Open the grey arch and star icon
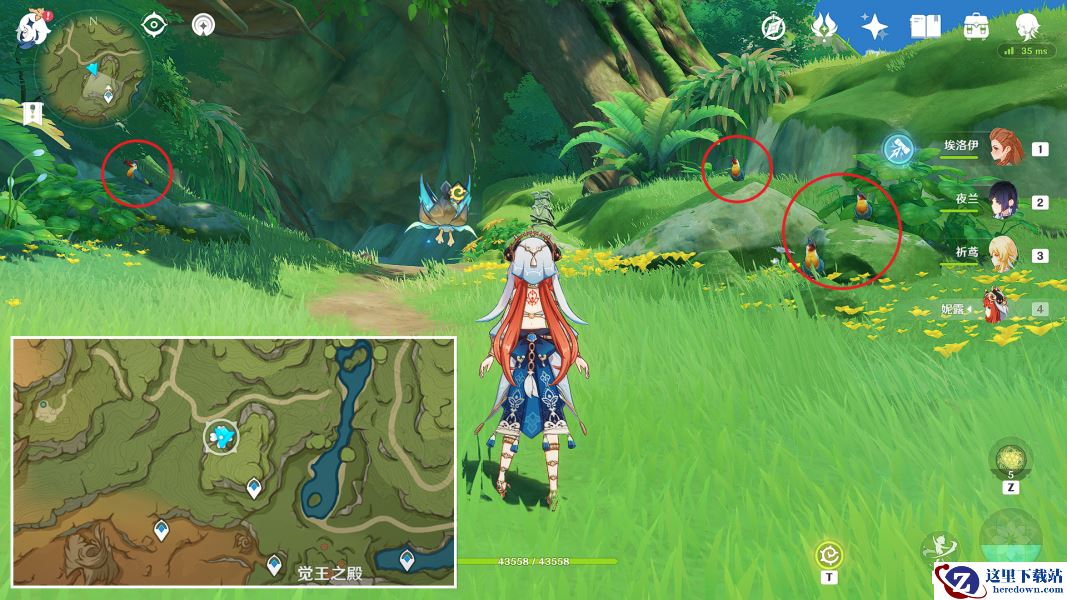The image size is (1067, 600). click(204, 24)
